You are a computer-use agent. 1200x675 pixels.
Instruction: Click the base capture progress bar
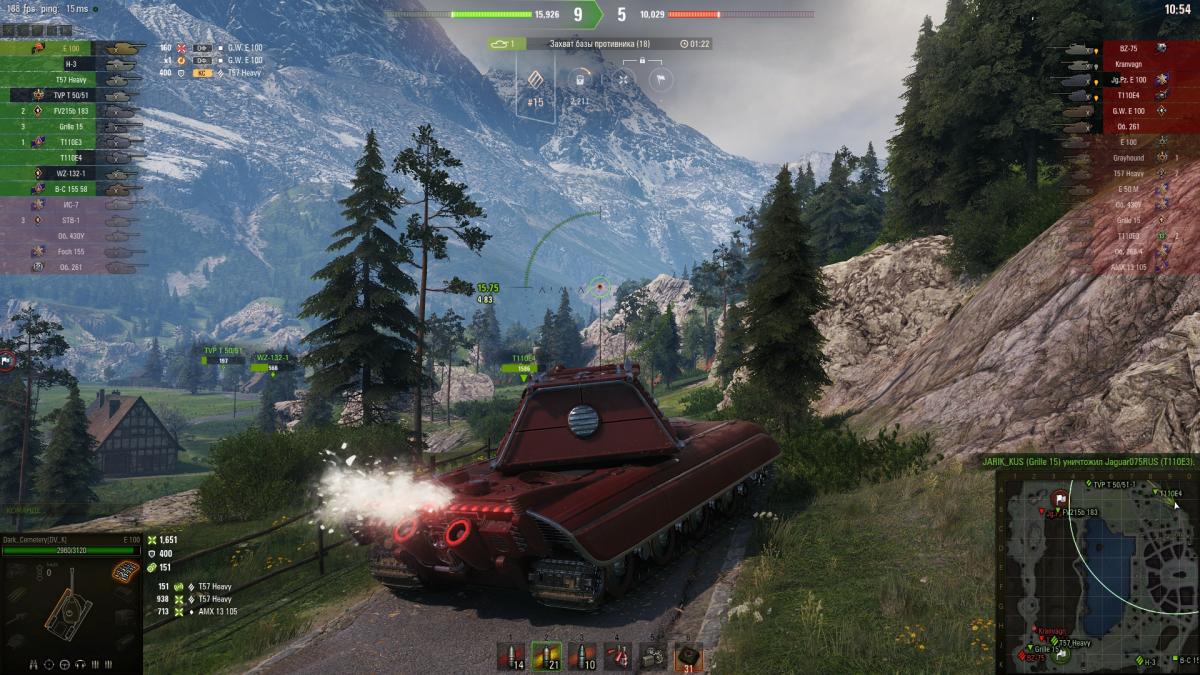click(x=600, y=44)
